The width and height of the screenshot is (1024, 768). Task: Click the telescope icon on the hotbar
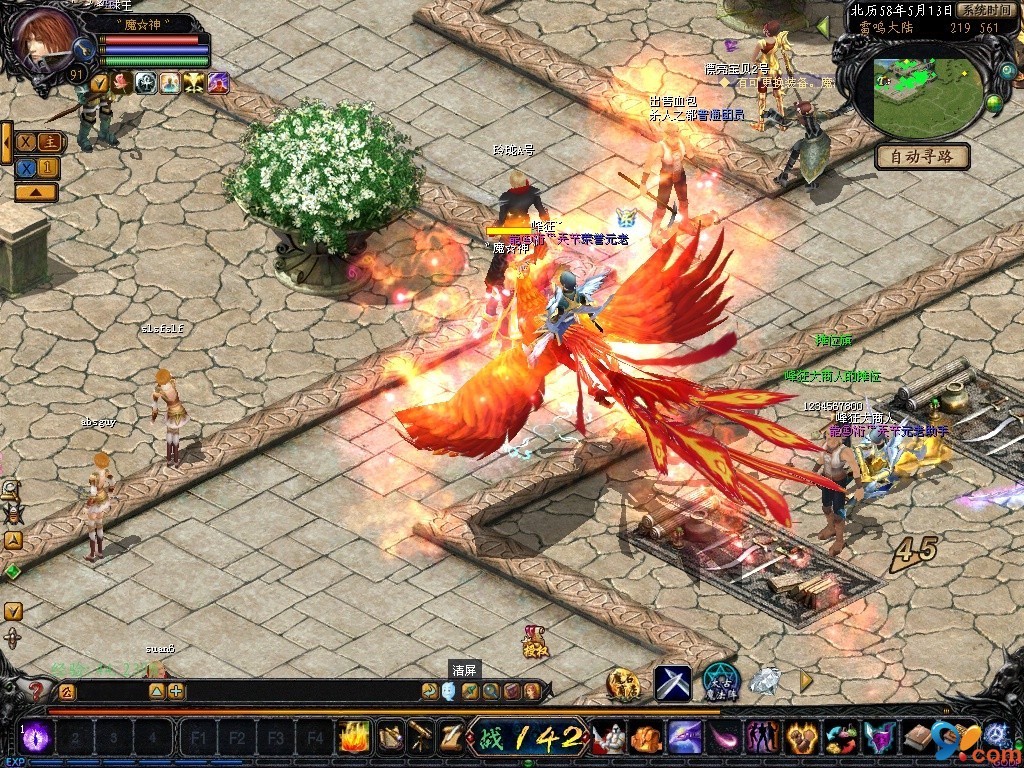421,737
